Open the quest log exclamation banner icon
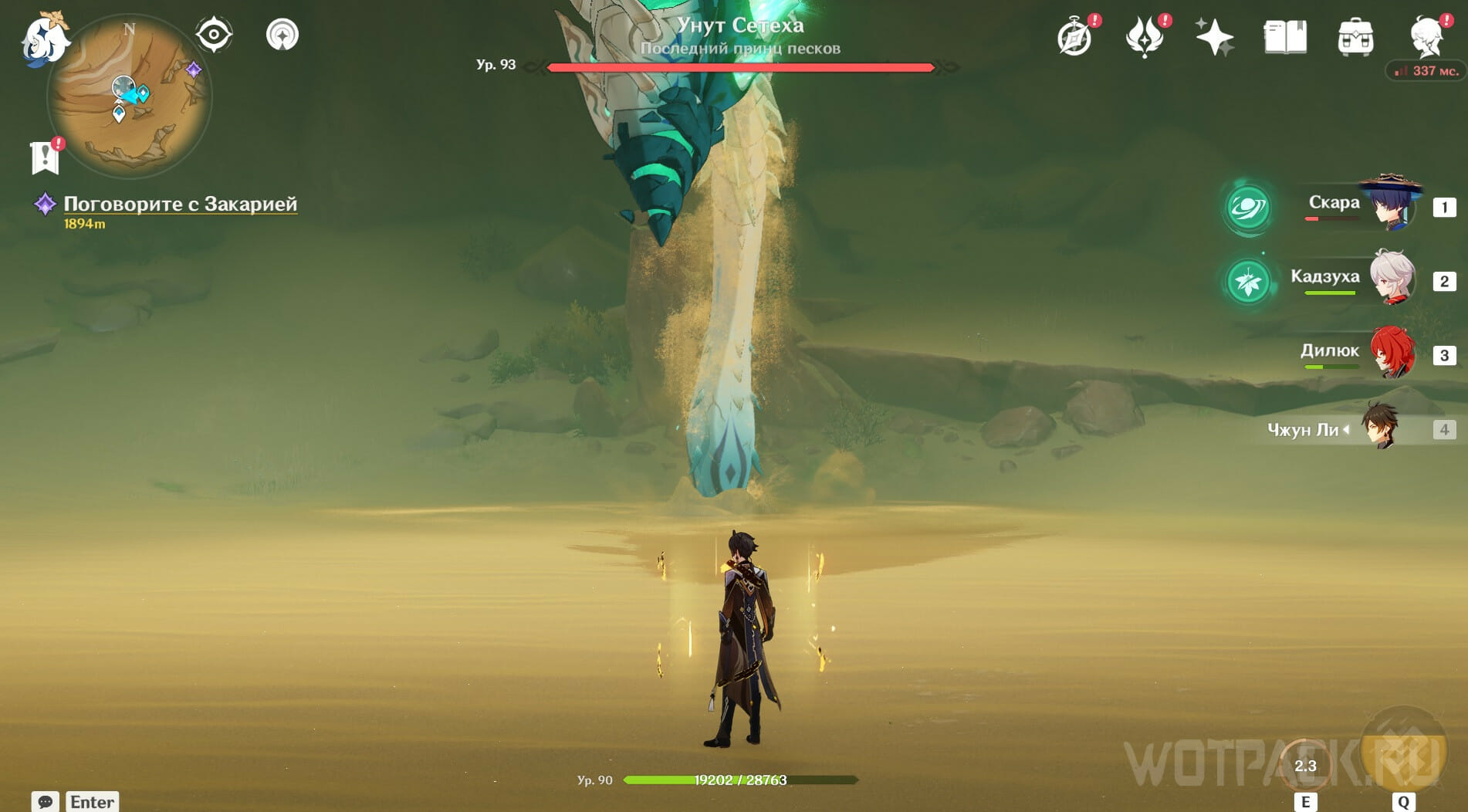The height and width of the screenshot is (812, 1468). point(46,157)
